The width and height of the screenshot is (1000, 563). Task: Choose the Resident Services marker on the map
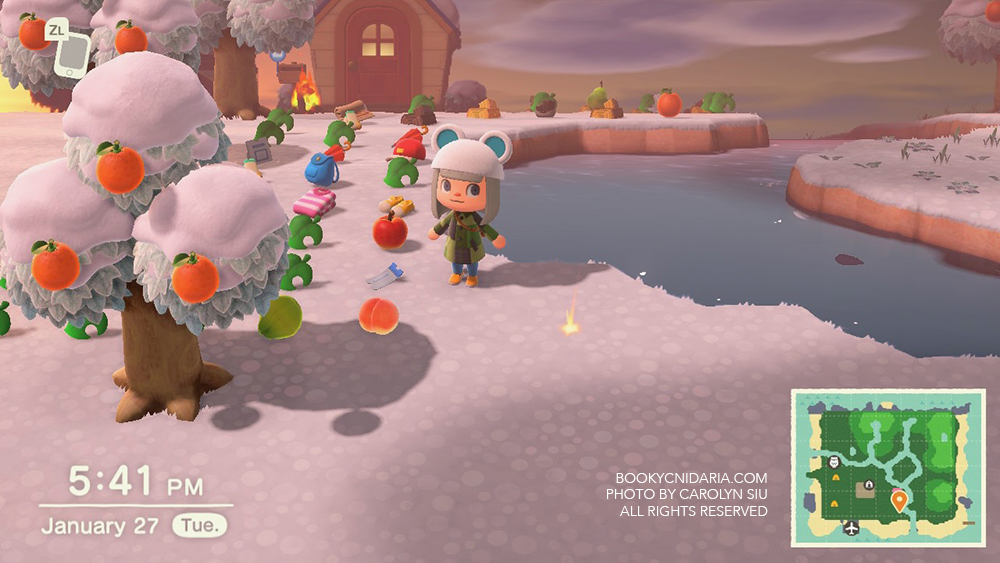point(869,486)
